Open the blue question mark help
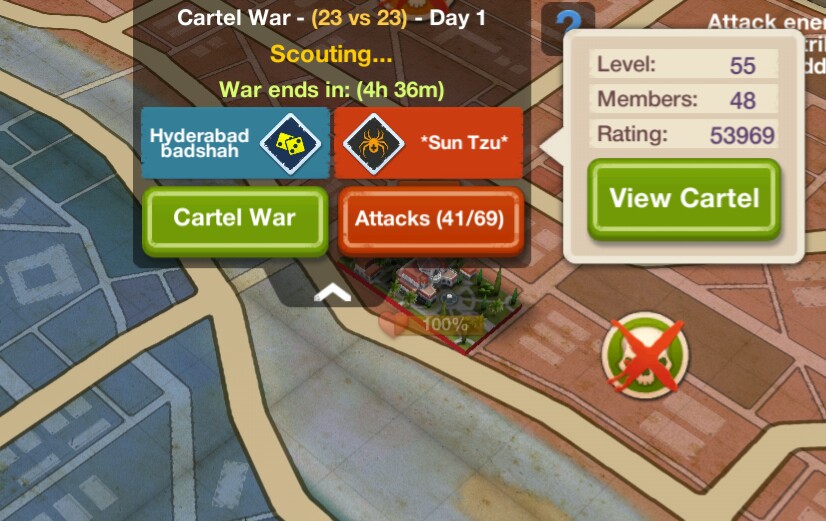This screenshot has height=521, width=826. (567, 27)
